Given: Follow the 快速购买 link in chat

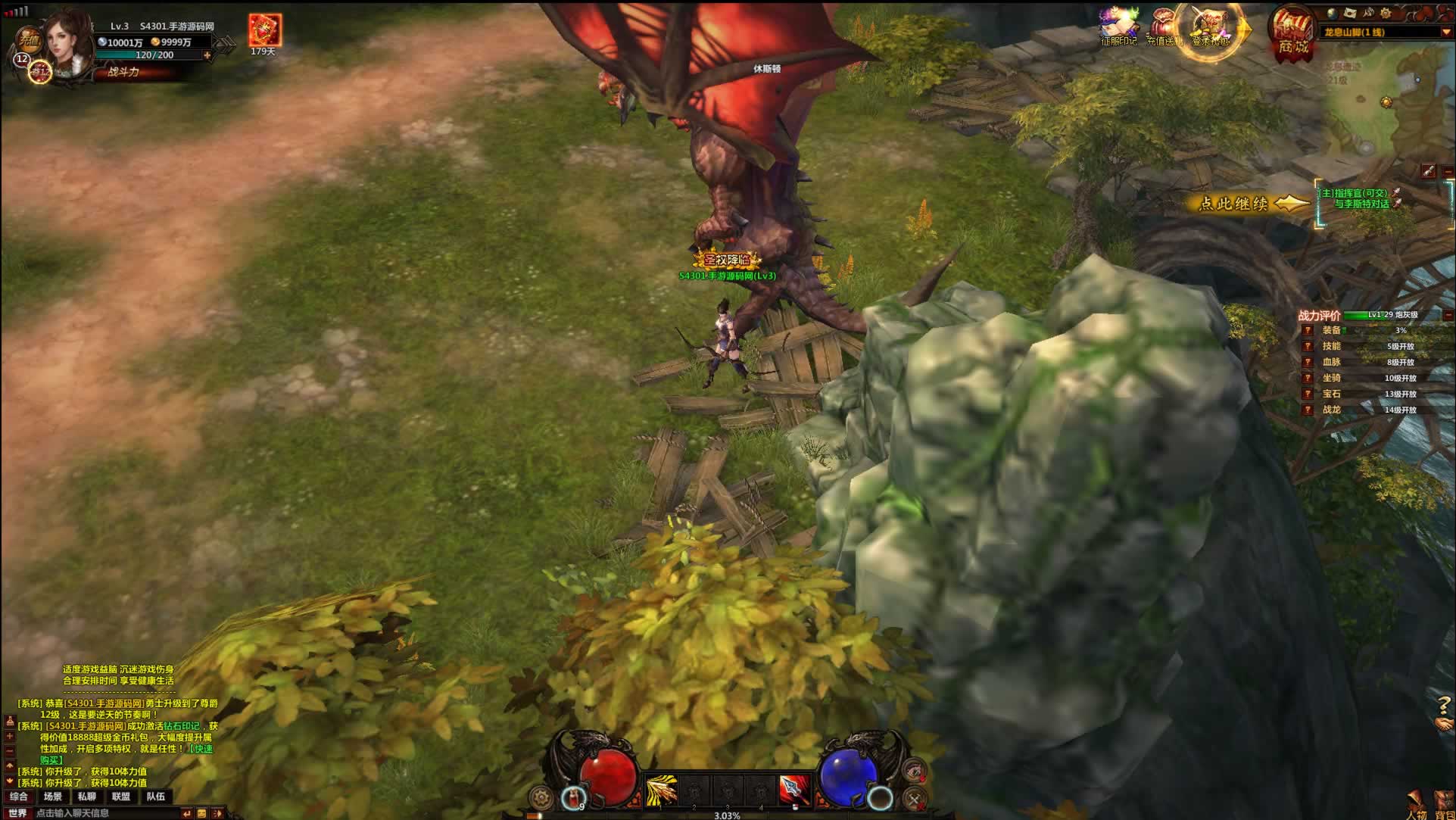Looking at the screenshot, I should point(202,750).
